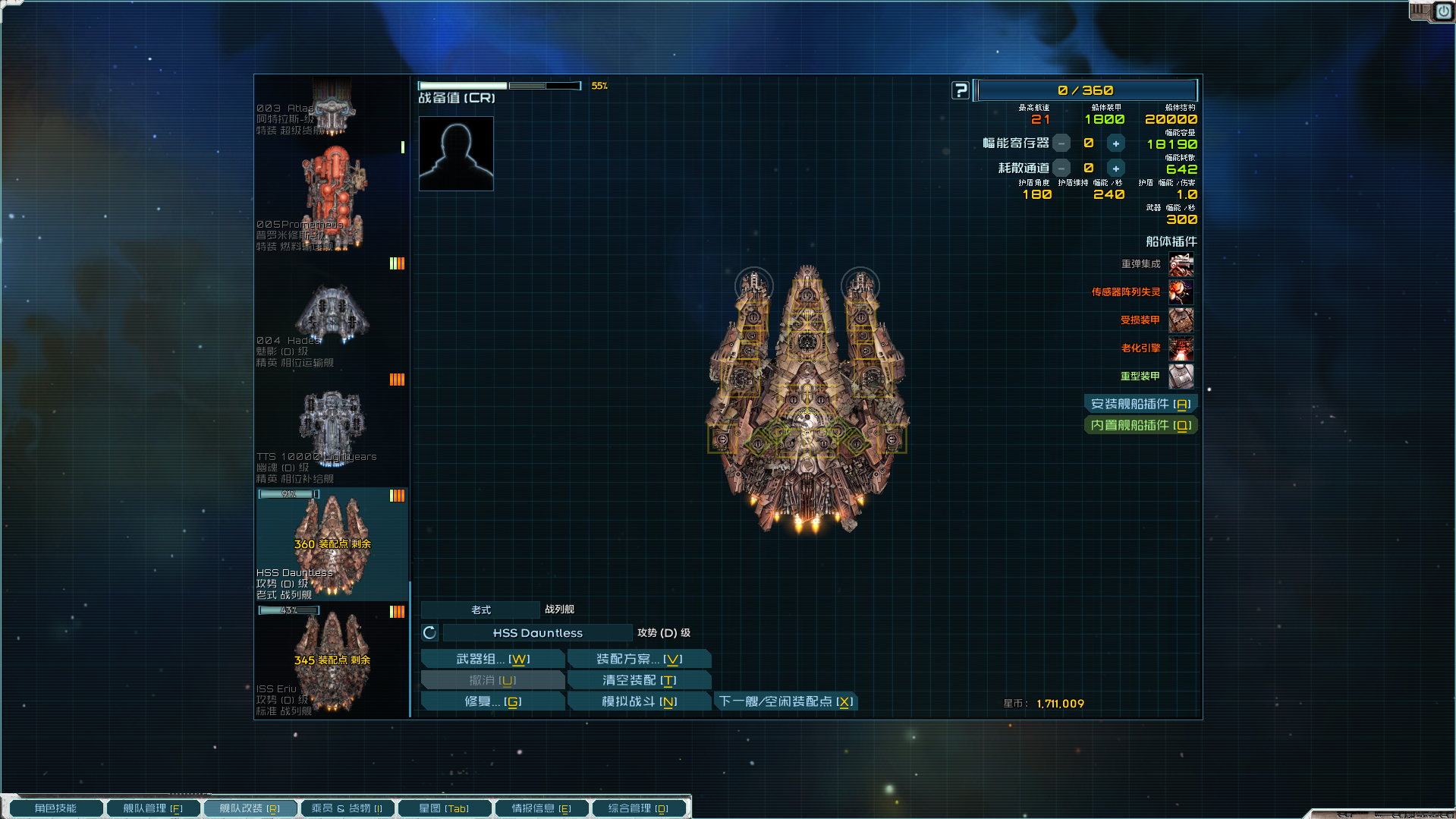The image size is (1456, 819).
Task: Open the loadout variants menu
Action: 639,659
